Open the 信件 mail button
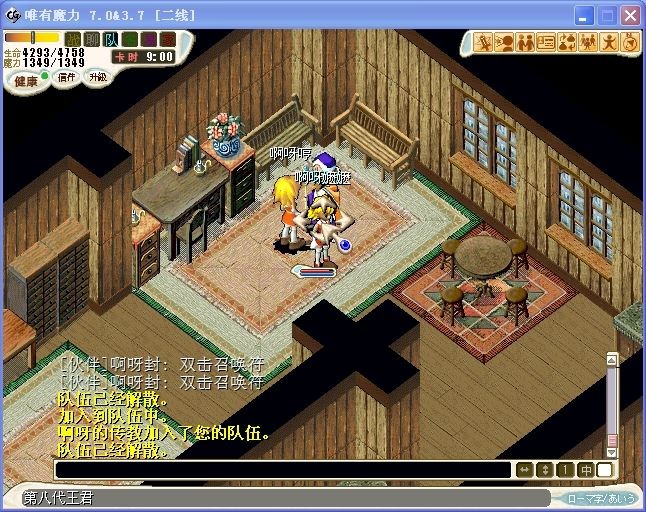This screenshot has height=512, width=646. coord(66,77)
